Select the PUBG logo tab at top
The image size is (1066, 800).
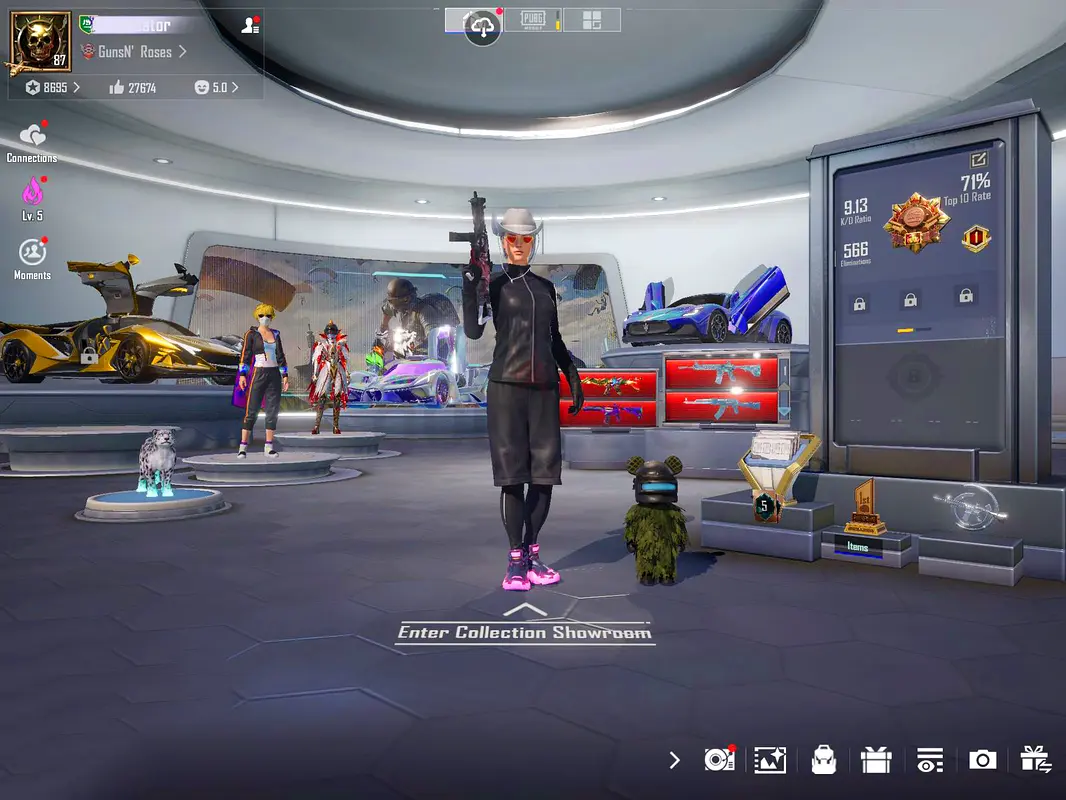click(x=533, y=19)
